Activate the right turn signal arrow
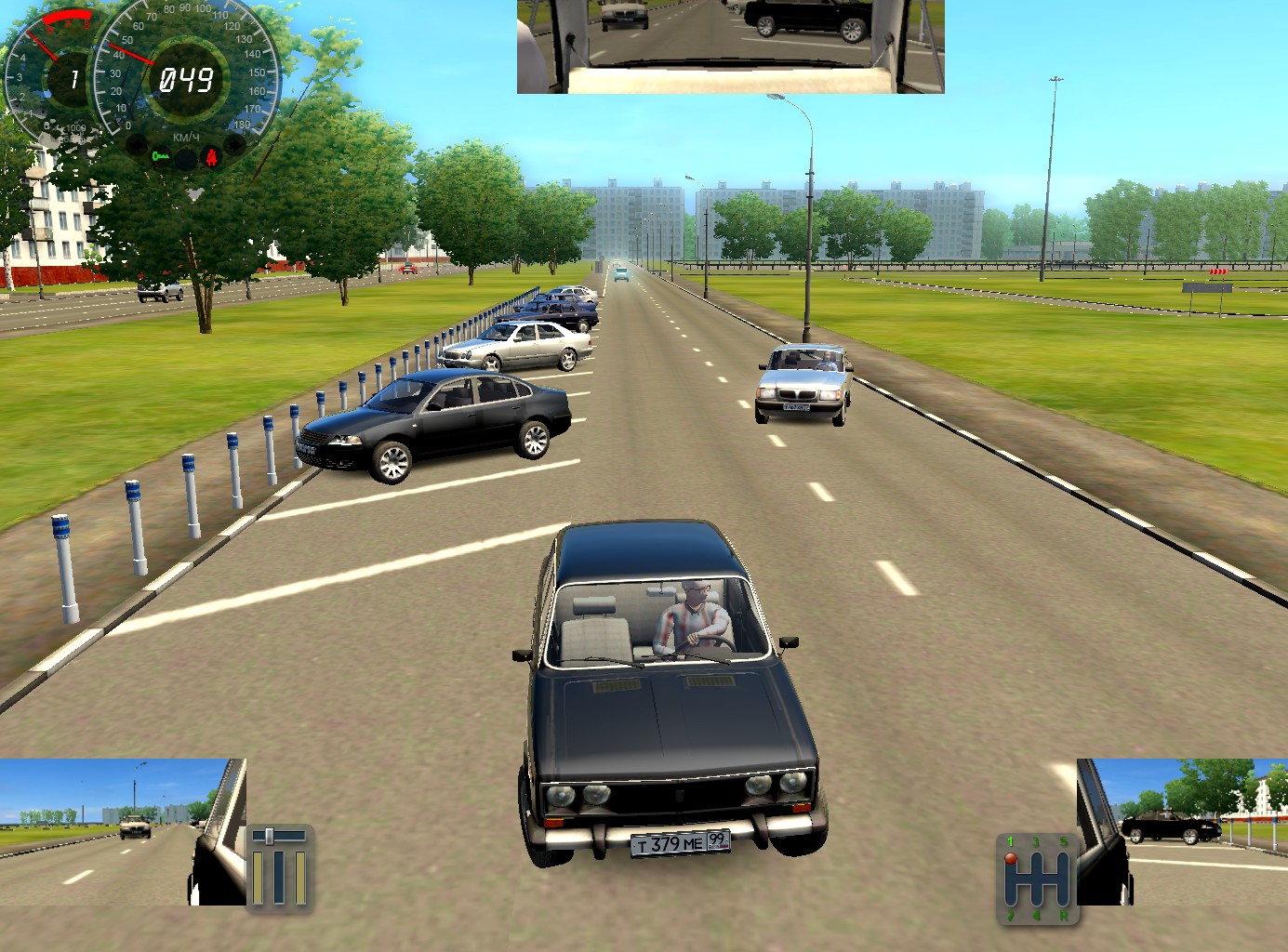The image size is (1288, 952). click(x=236, y=145)
